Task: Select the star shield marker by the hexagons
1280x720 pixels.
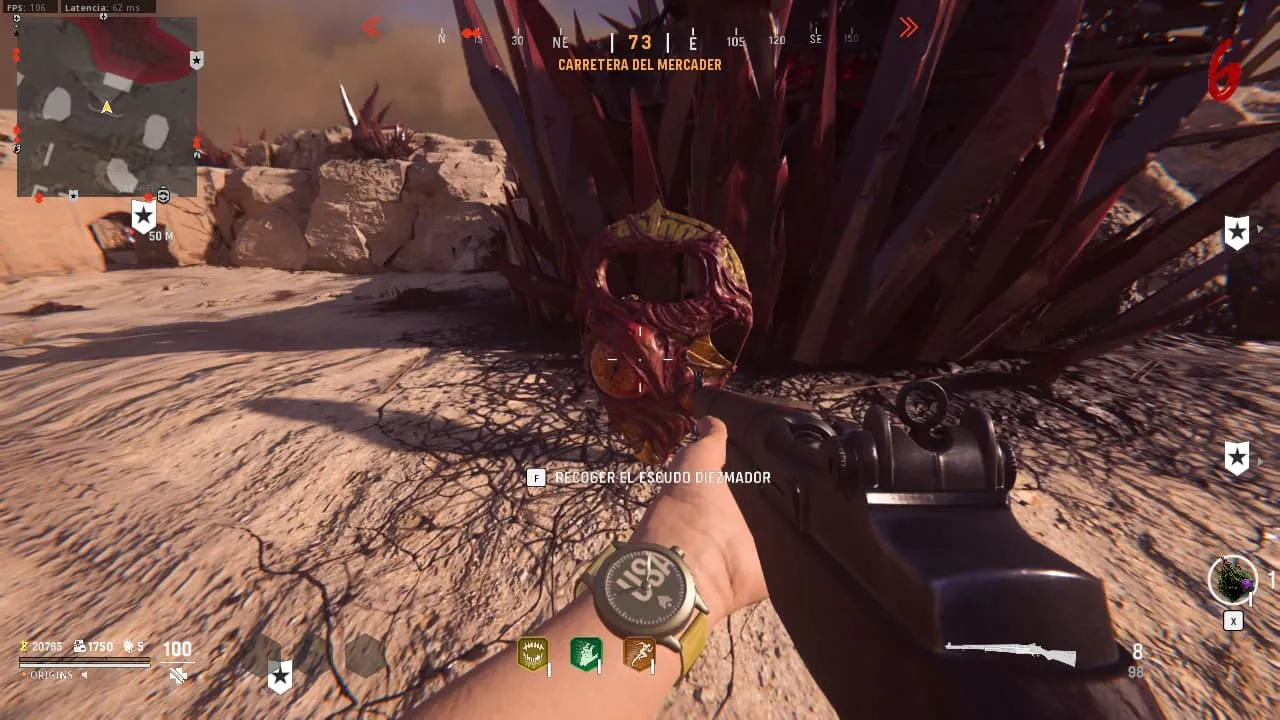Action: 280,677
